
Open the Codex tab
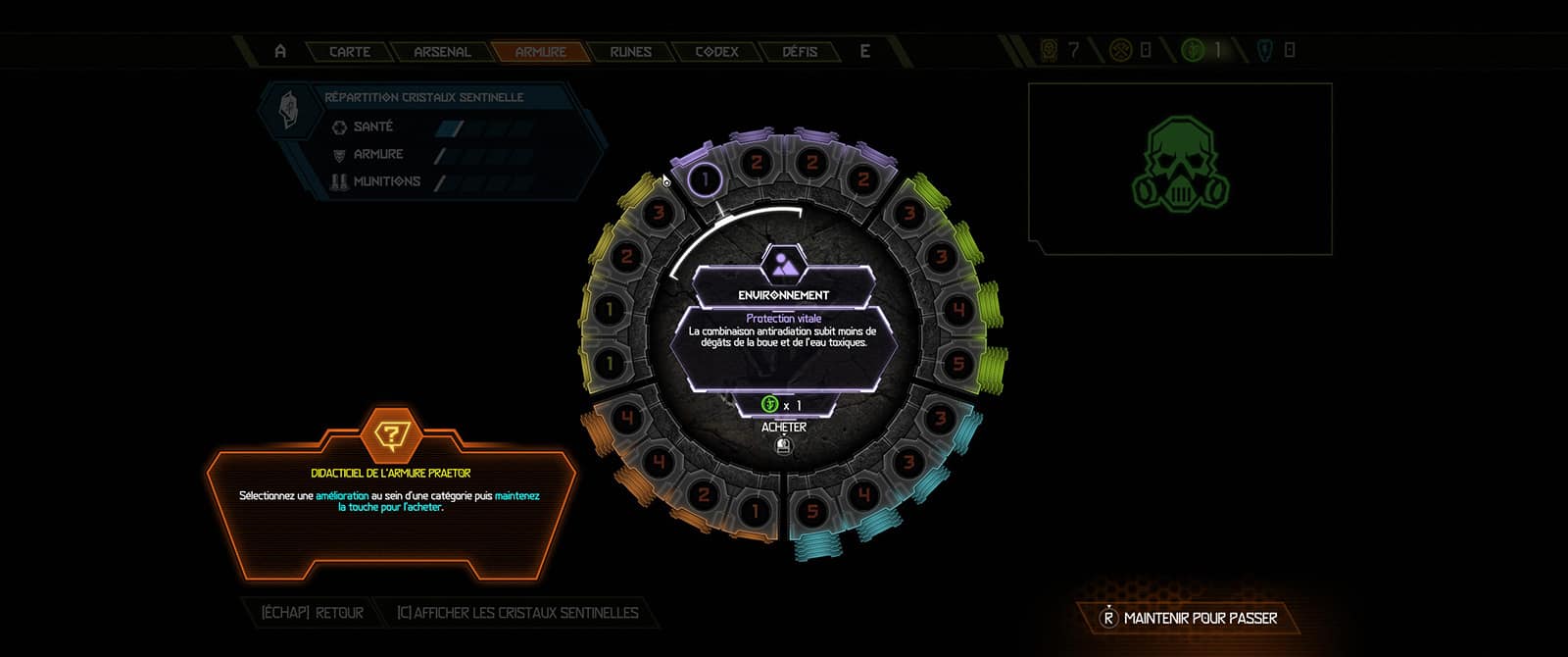pyautogui.click(x=716, y=52)
